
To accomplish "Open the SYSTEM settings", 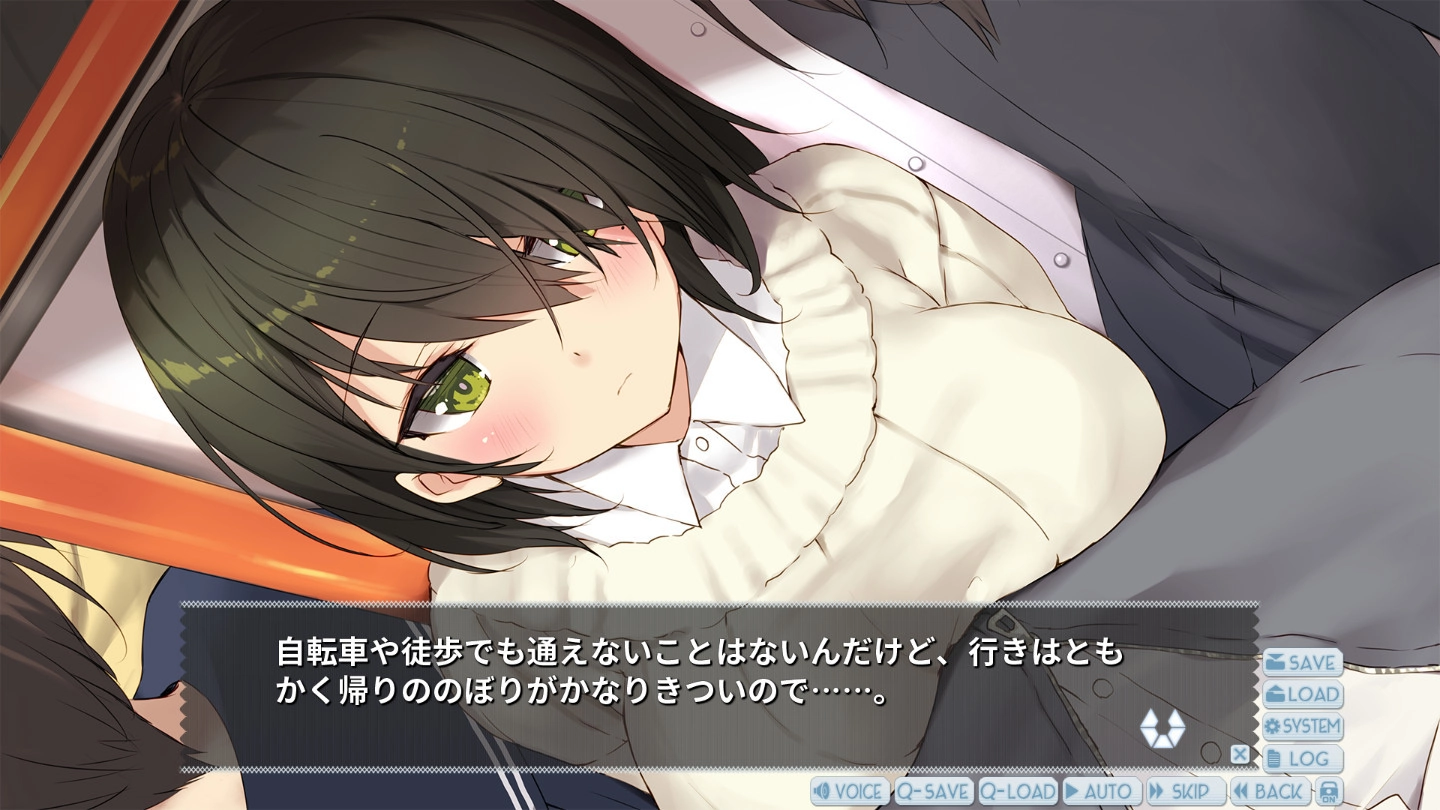I will 1302,727.
